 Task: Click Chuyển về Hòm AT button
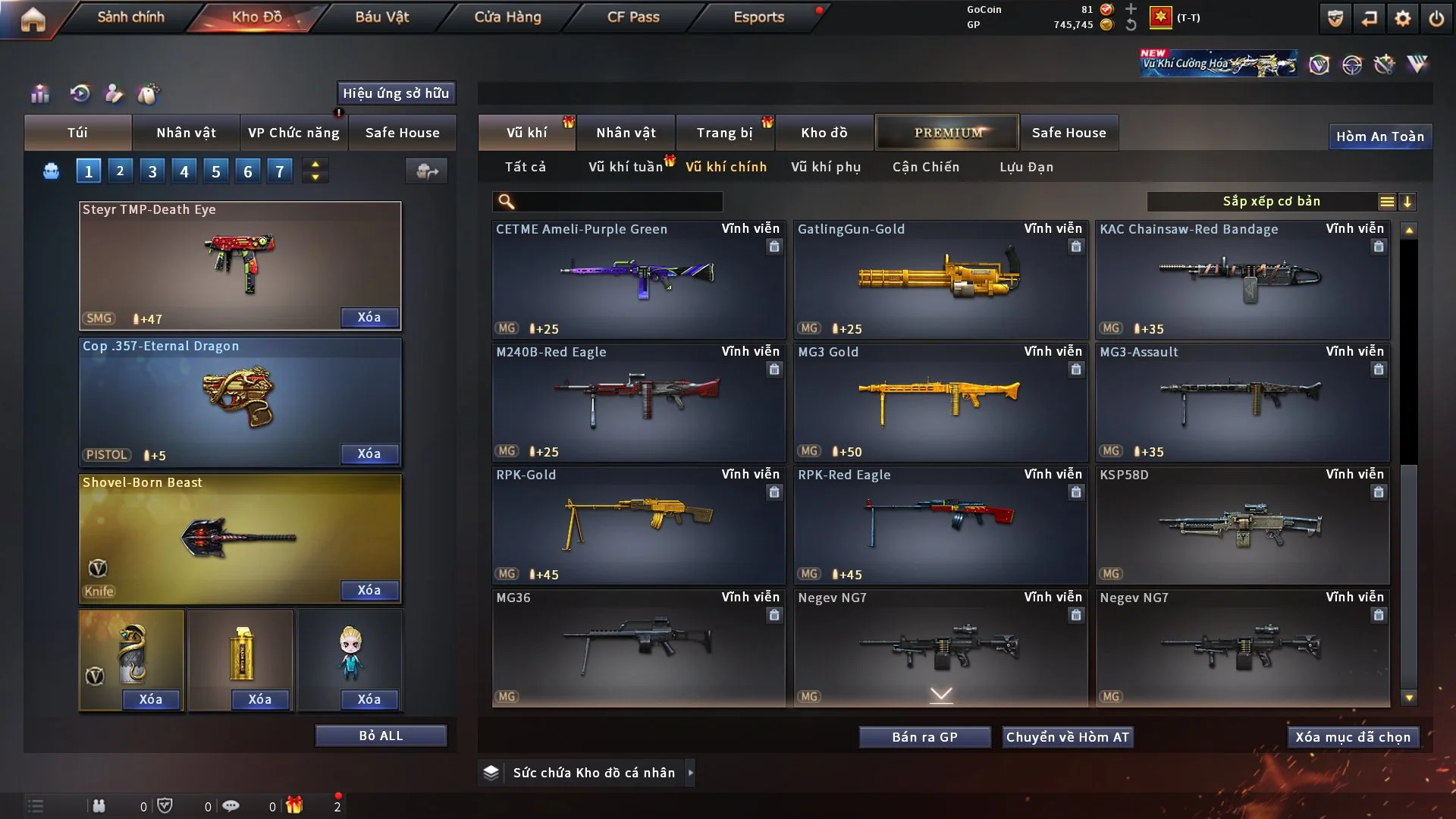1067,737
